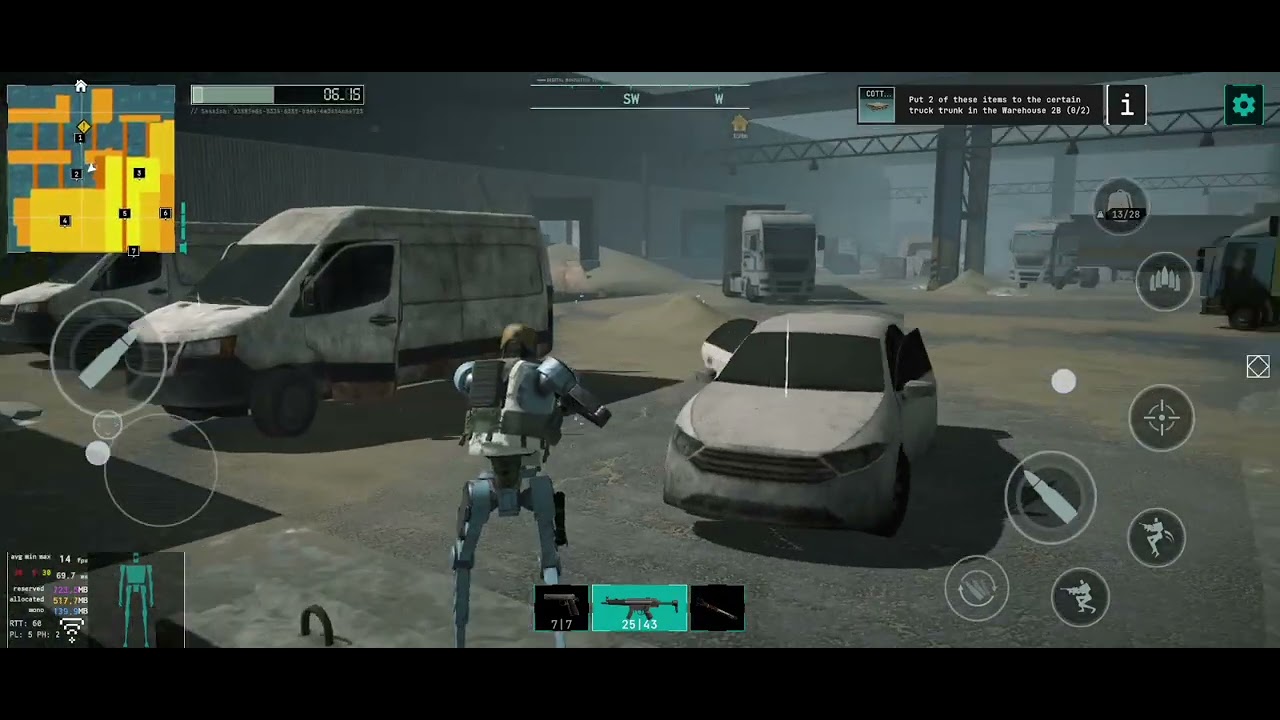The height and width of the screenshot is (720, 1280).
Task: Tap the three-bullets ammo button
Action: click(x=1164, y=282)
